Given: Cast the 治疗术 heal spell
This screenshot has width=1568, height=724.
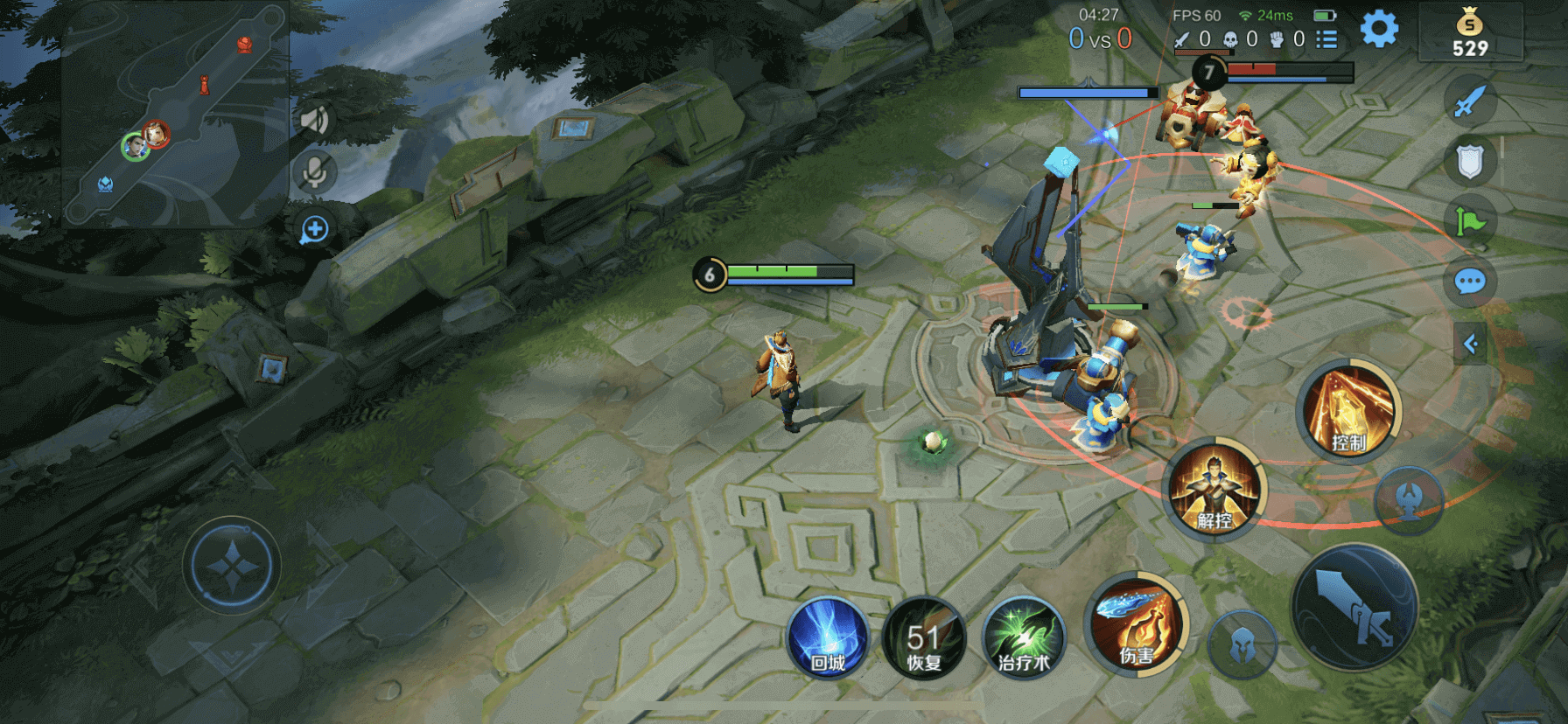Looking at the screenshot, I should coord(1023,638).
